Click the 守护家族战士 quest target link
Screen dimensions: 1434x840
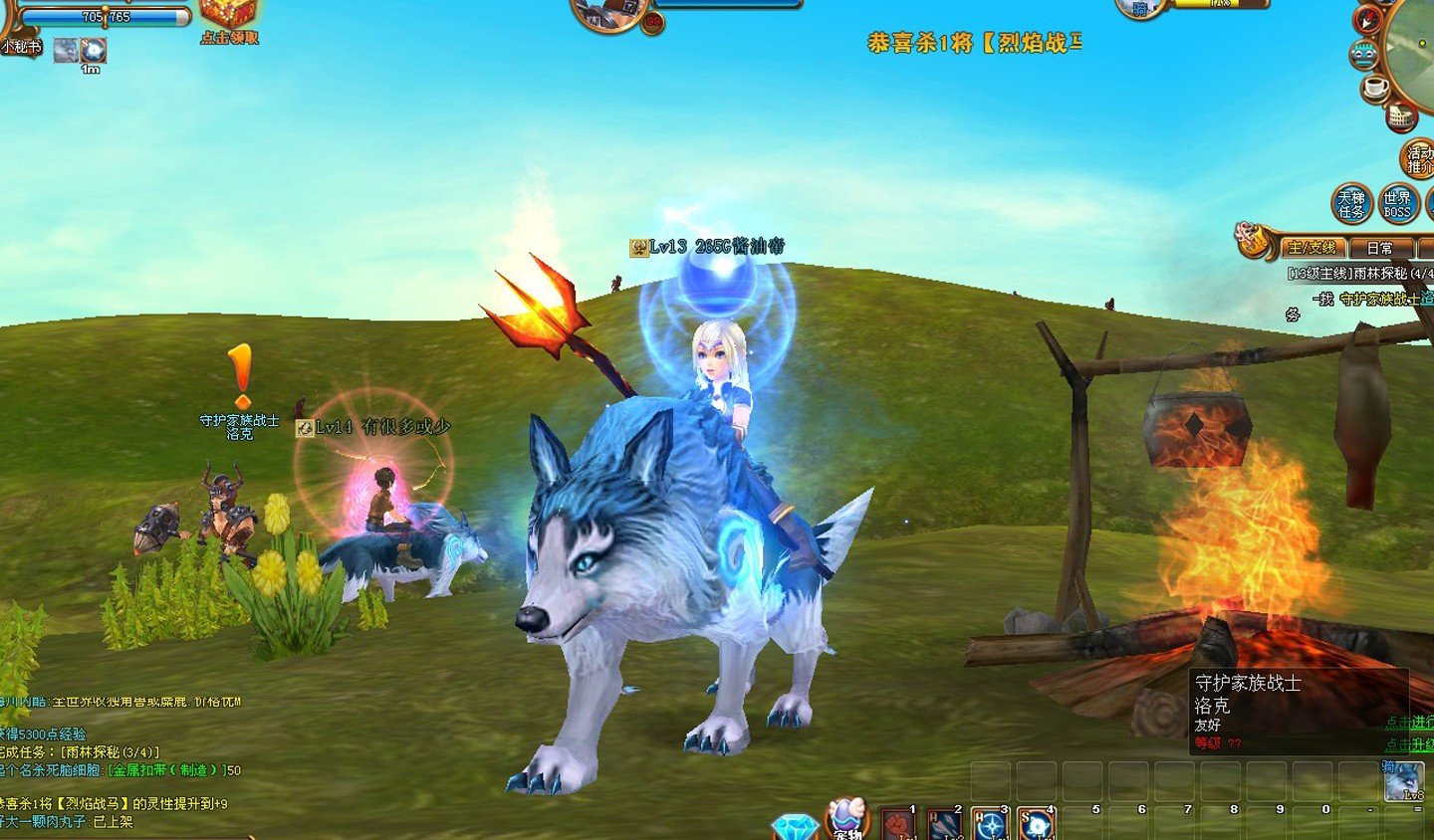1379,299
